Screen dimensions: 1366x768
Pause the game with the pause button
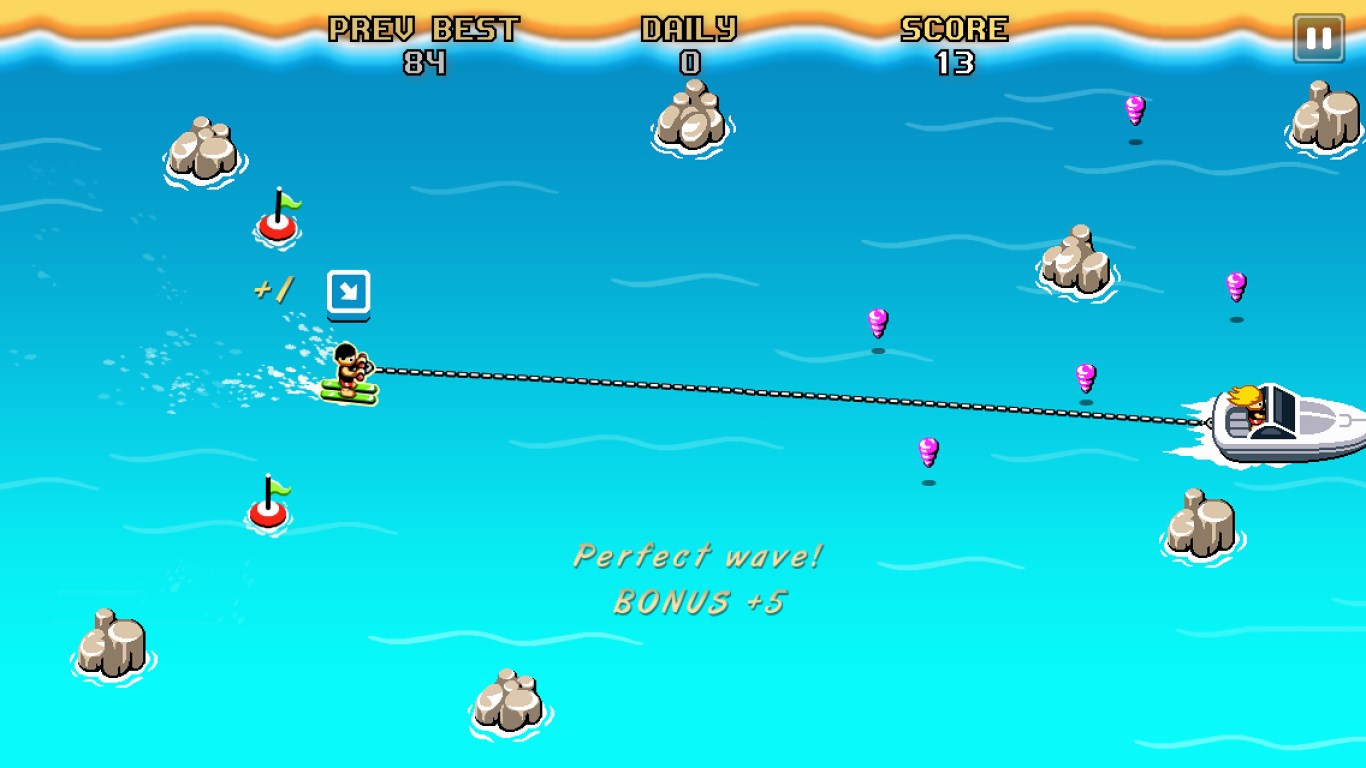[1318, 39]
